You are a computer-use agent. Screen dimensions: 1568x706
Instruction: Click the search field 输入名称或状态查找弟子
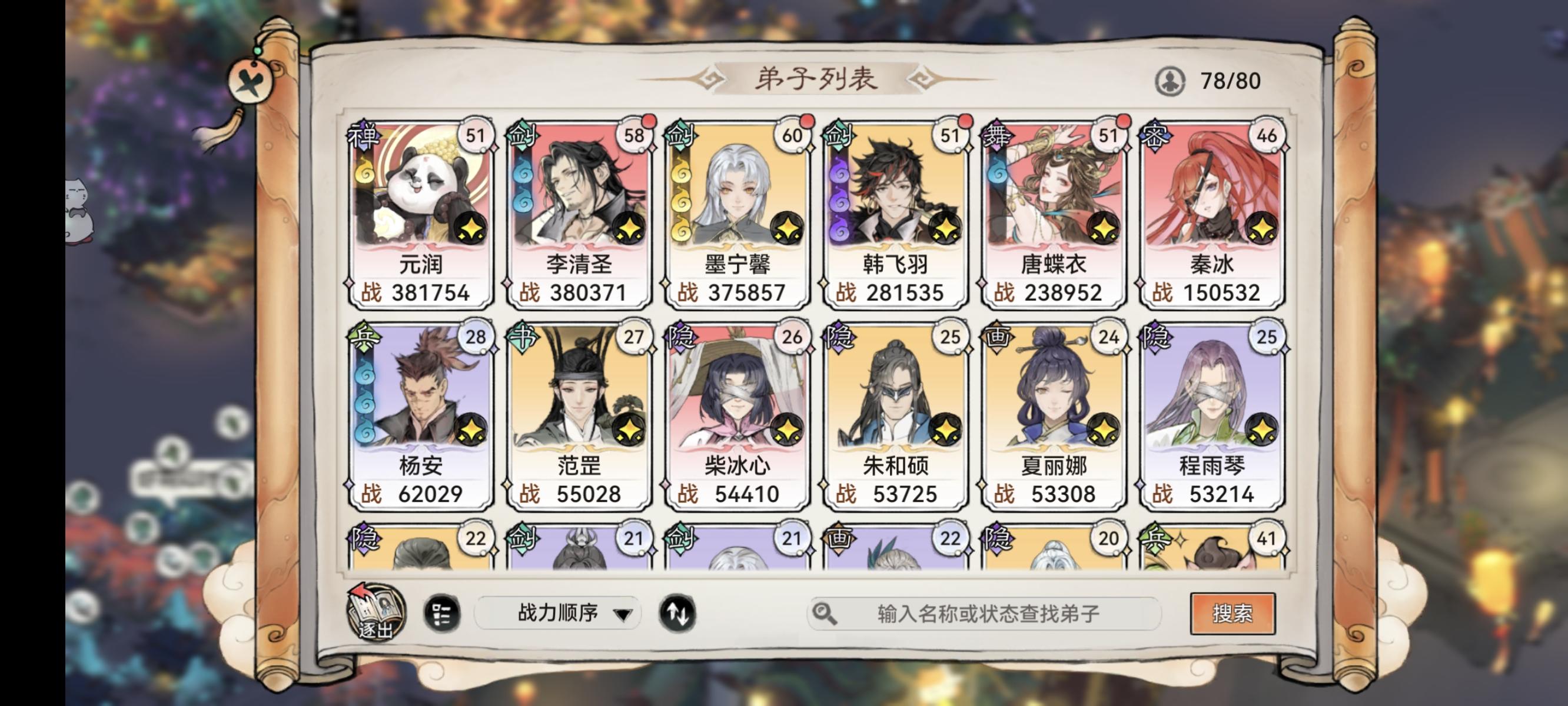pos(974,612)
